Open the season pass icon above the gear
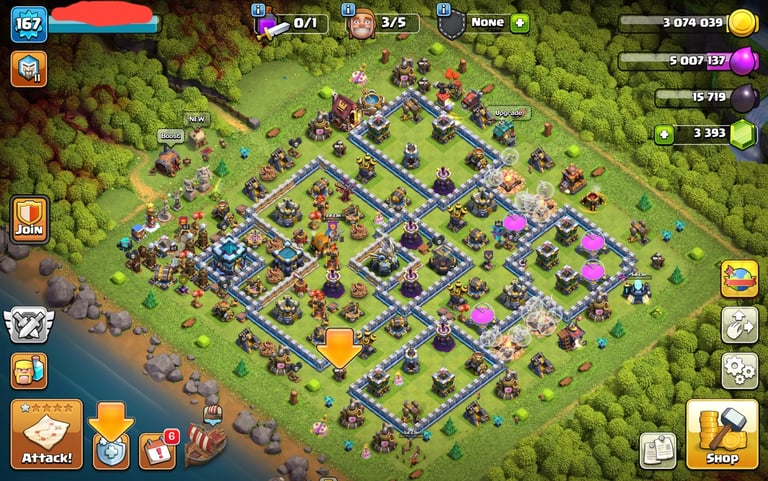The image size is (768, 481). (739, 279)
